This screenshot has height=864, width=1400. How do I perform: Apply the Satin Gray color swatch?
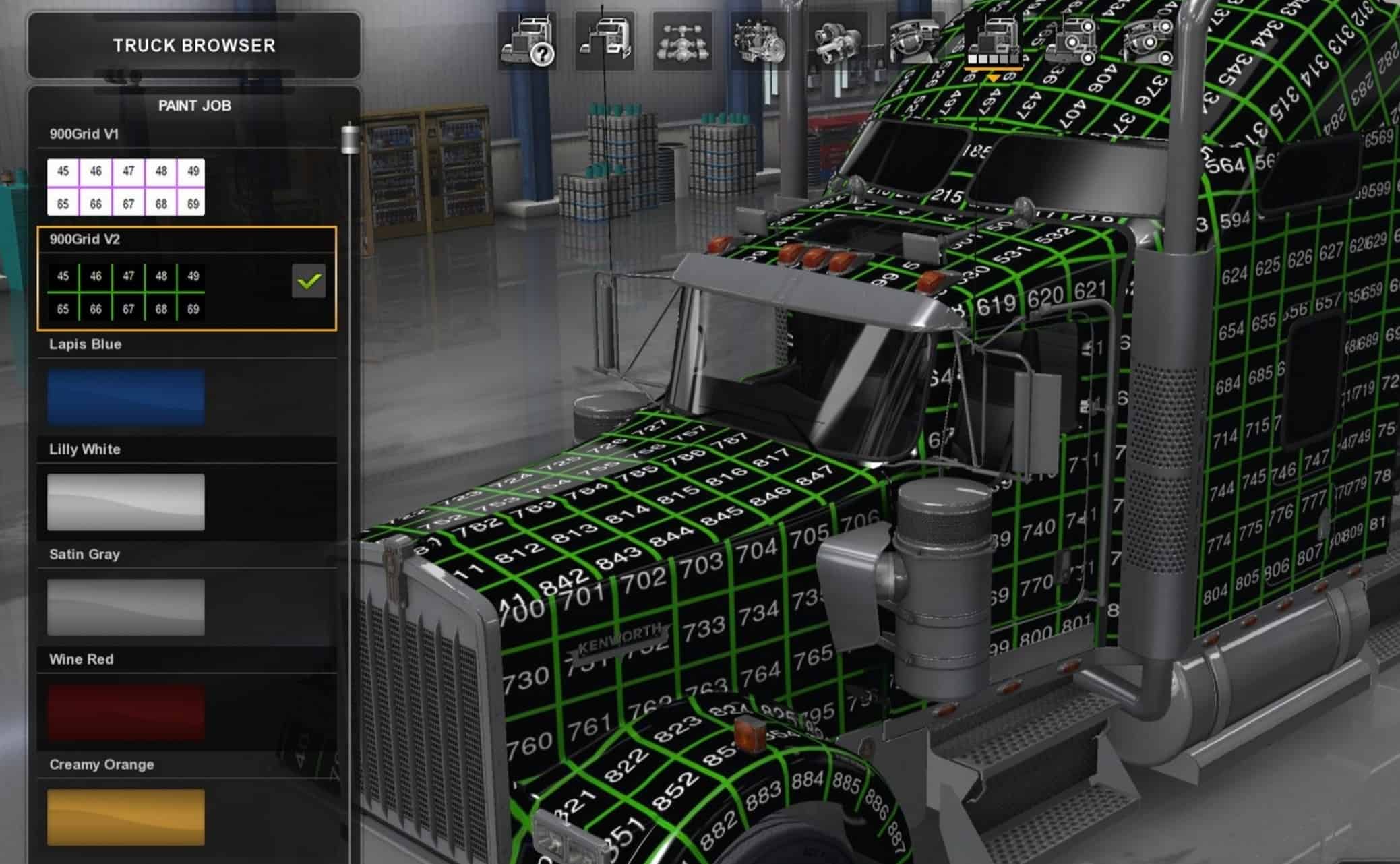[x=125, y=608]
